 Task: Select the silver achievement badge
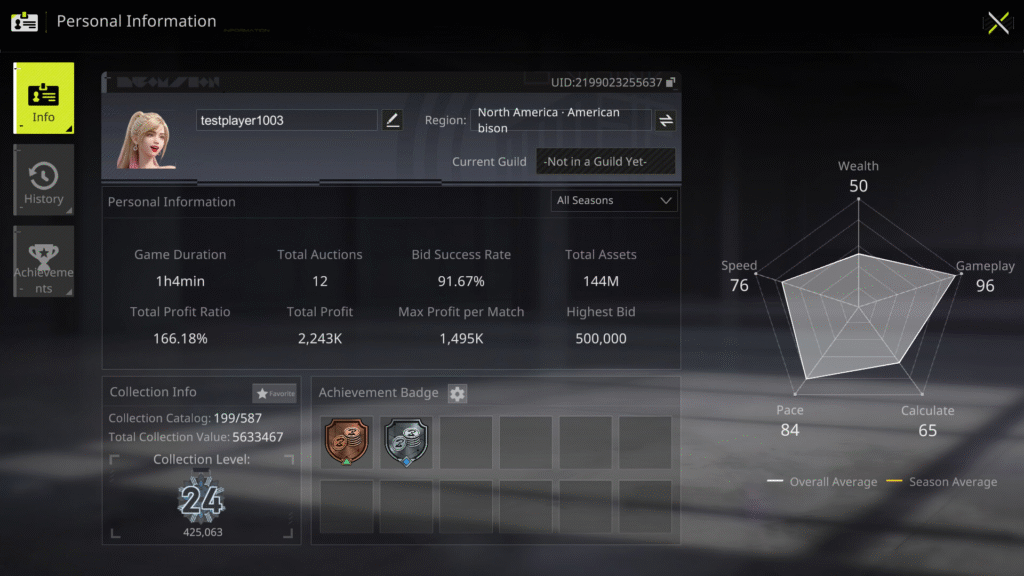tap(407, 442)
